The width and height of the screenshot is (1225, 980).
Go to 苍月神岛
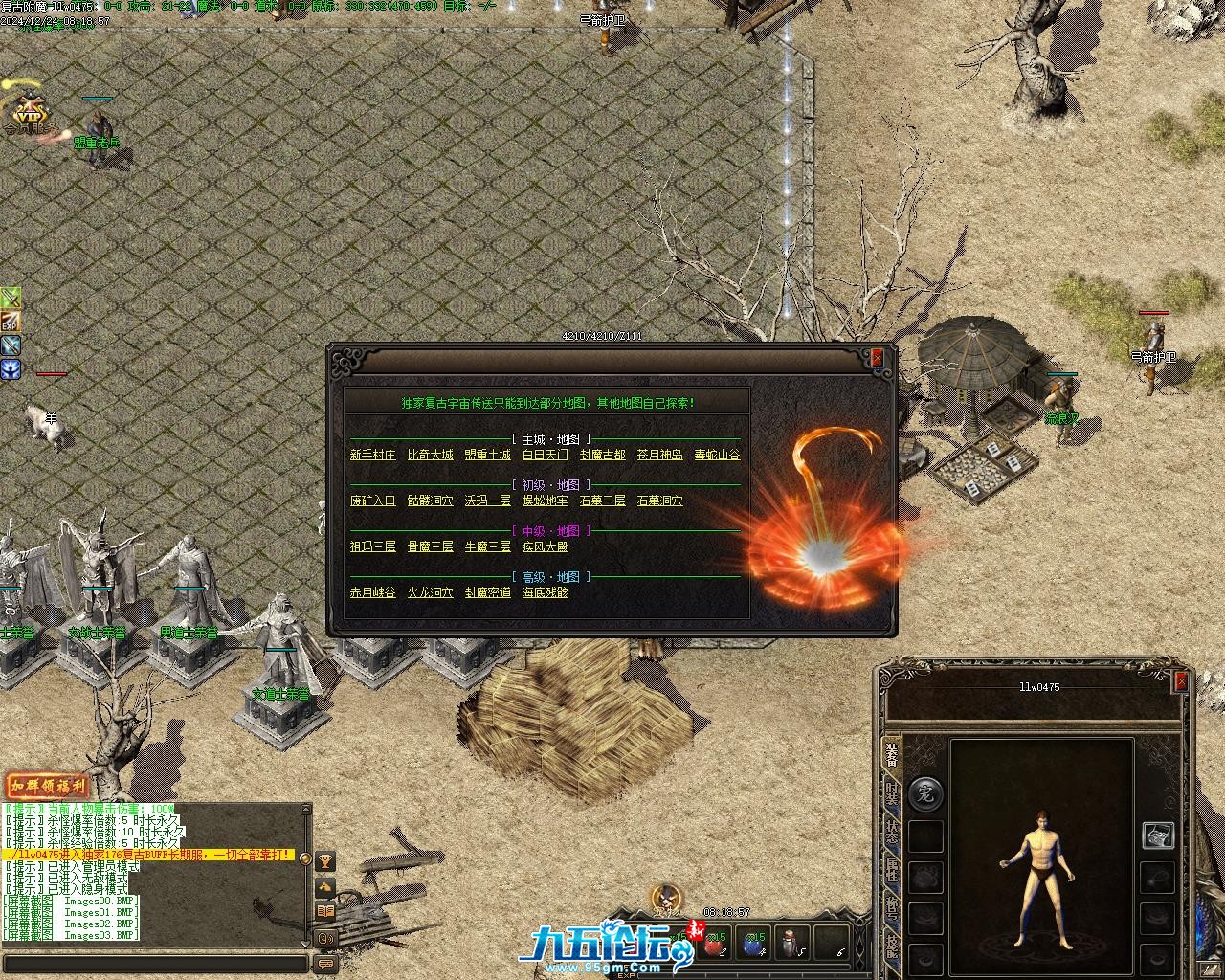click(x=659, y=455)
